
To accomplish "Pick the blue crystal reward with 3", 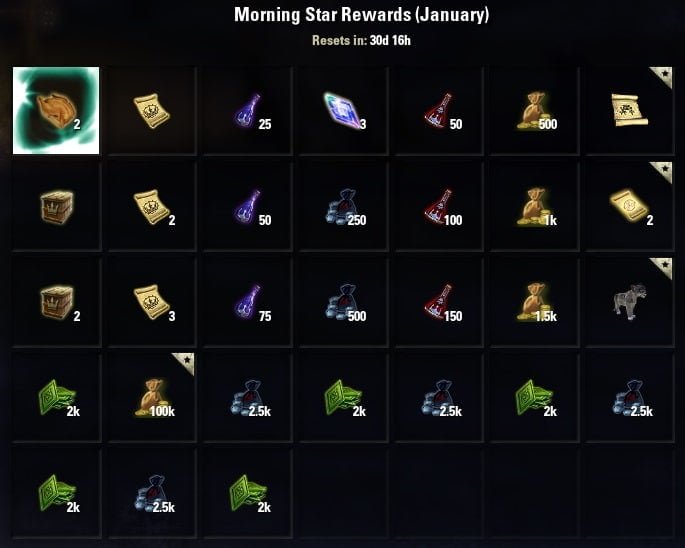I will pyautogui.click(x=344, y=110).
